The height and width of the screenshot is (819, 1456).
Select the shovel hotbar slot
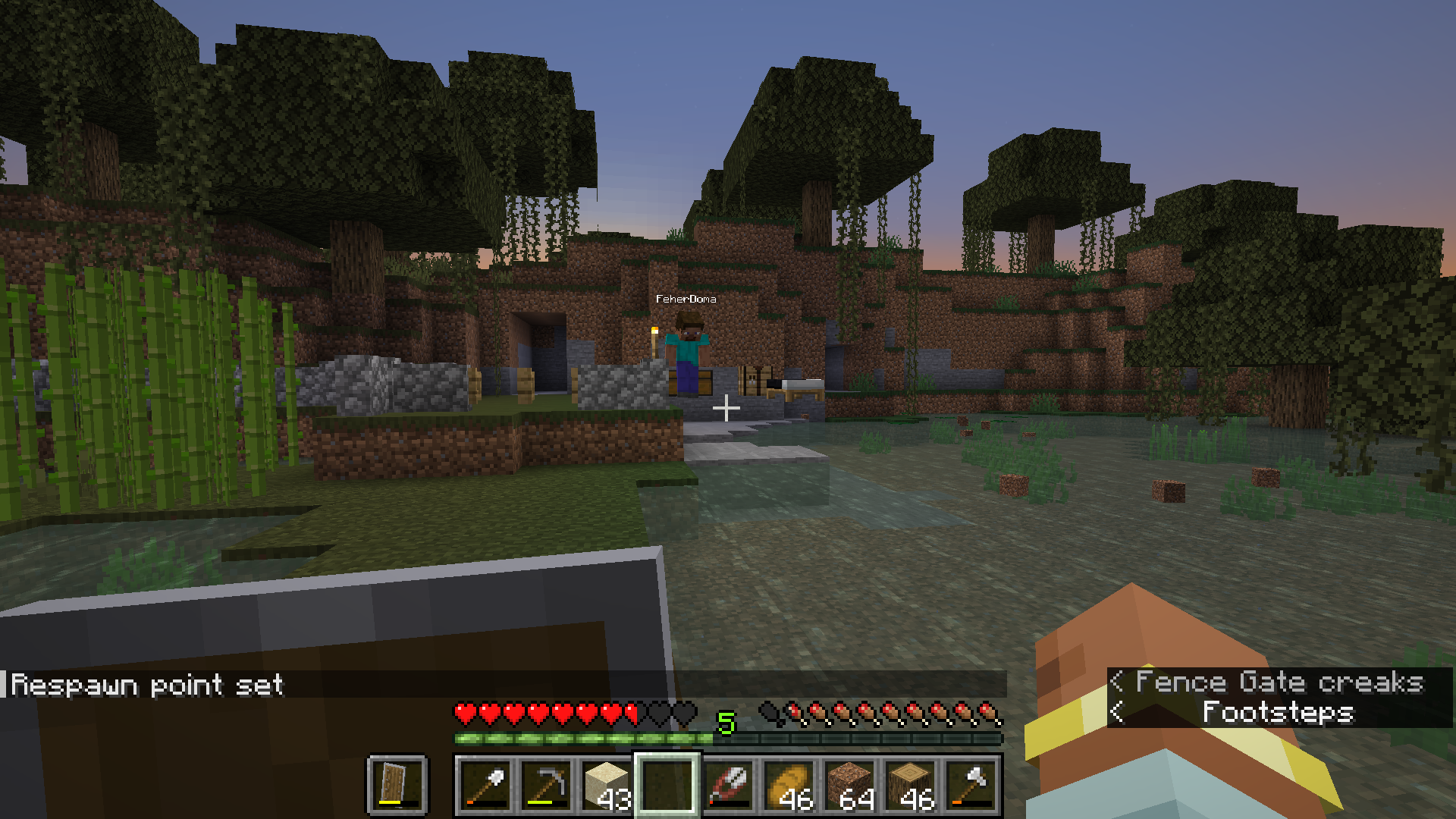click(485, 785)
